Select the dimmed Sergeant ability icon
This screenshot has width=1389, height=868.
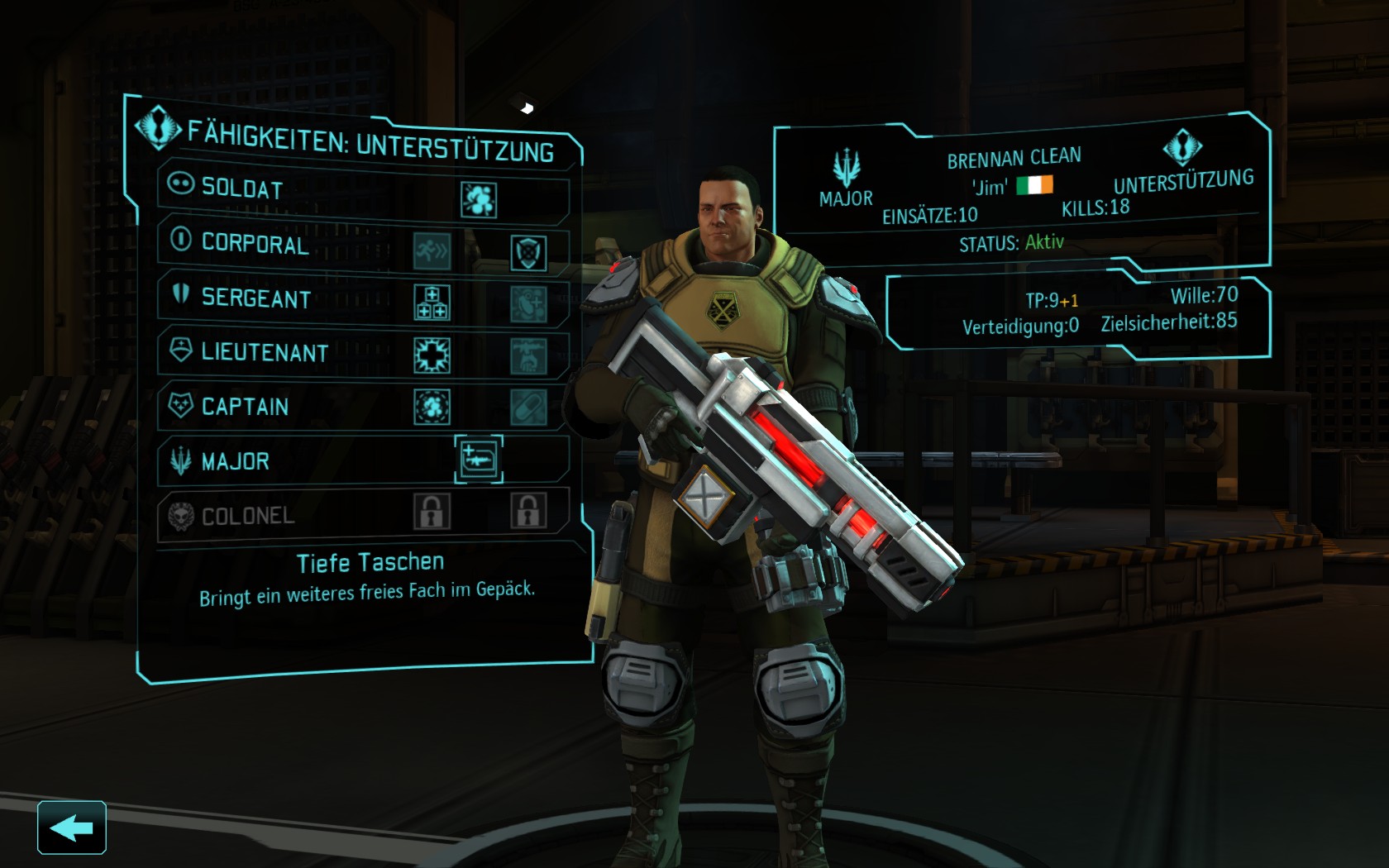click(x=528, y=304)
